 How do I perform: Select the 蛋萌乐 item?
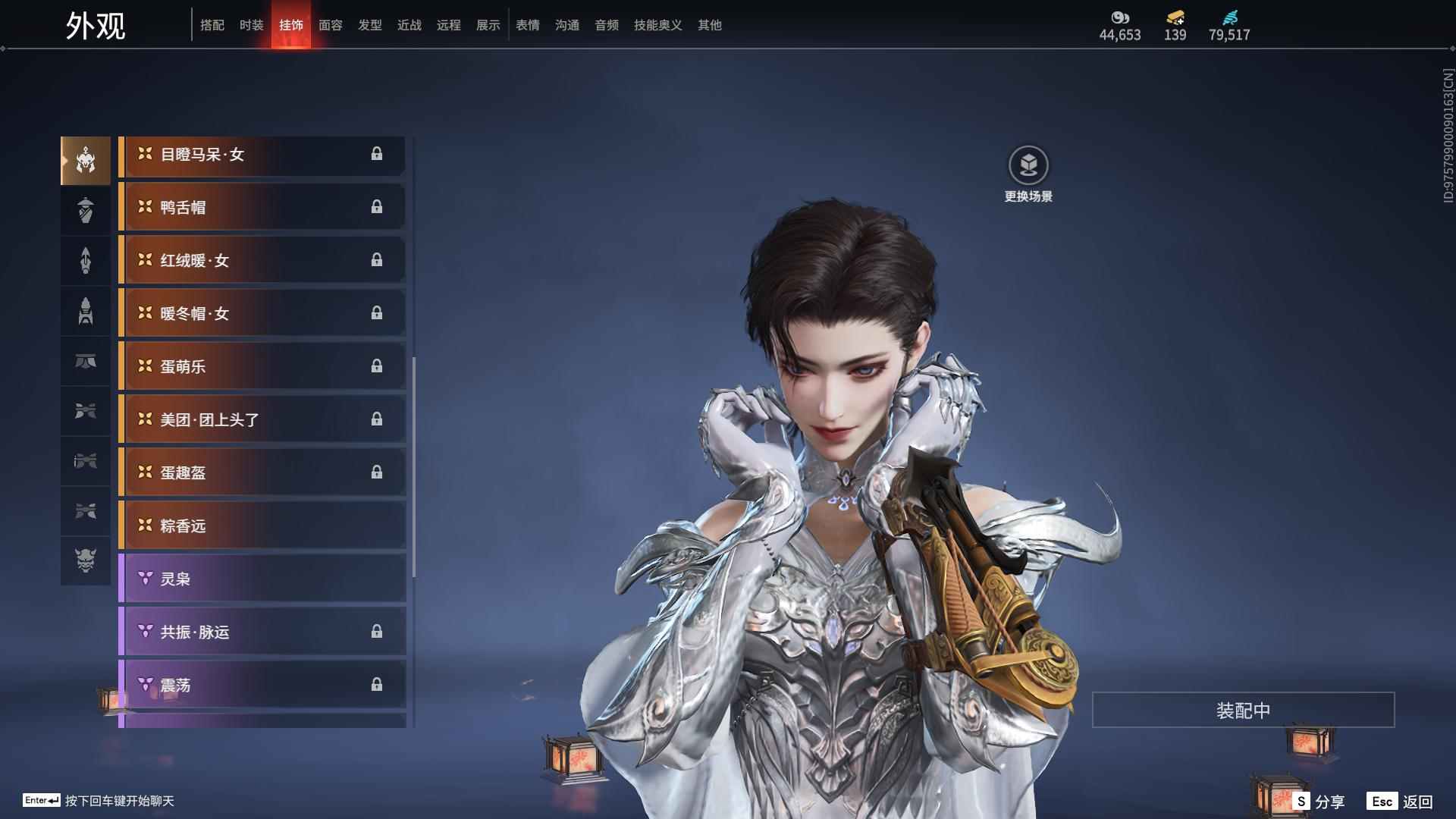262,366
